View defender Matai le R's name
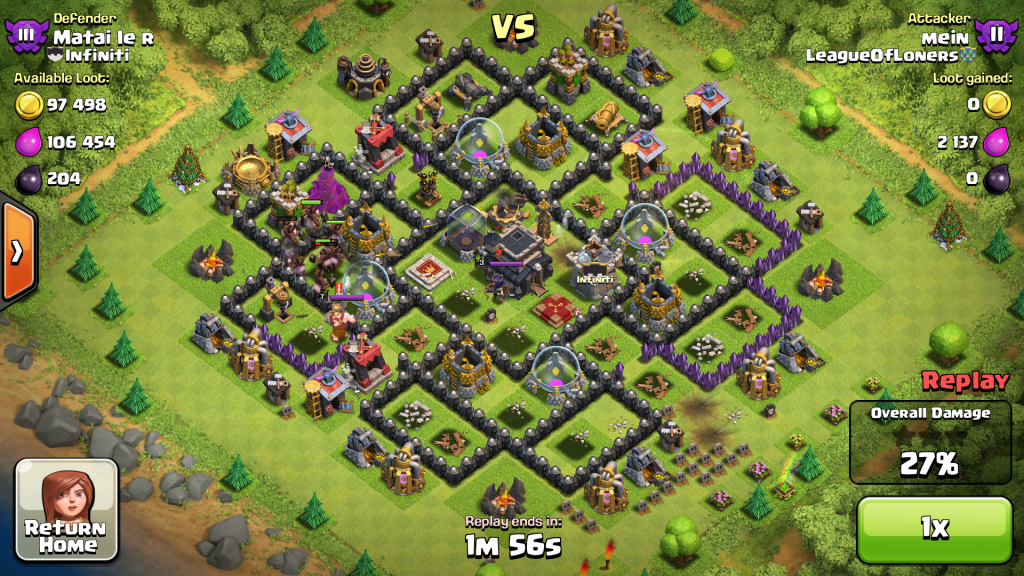This screenshot has height=576, width=1024. [x=103, y=37]
